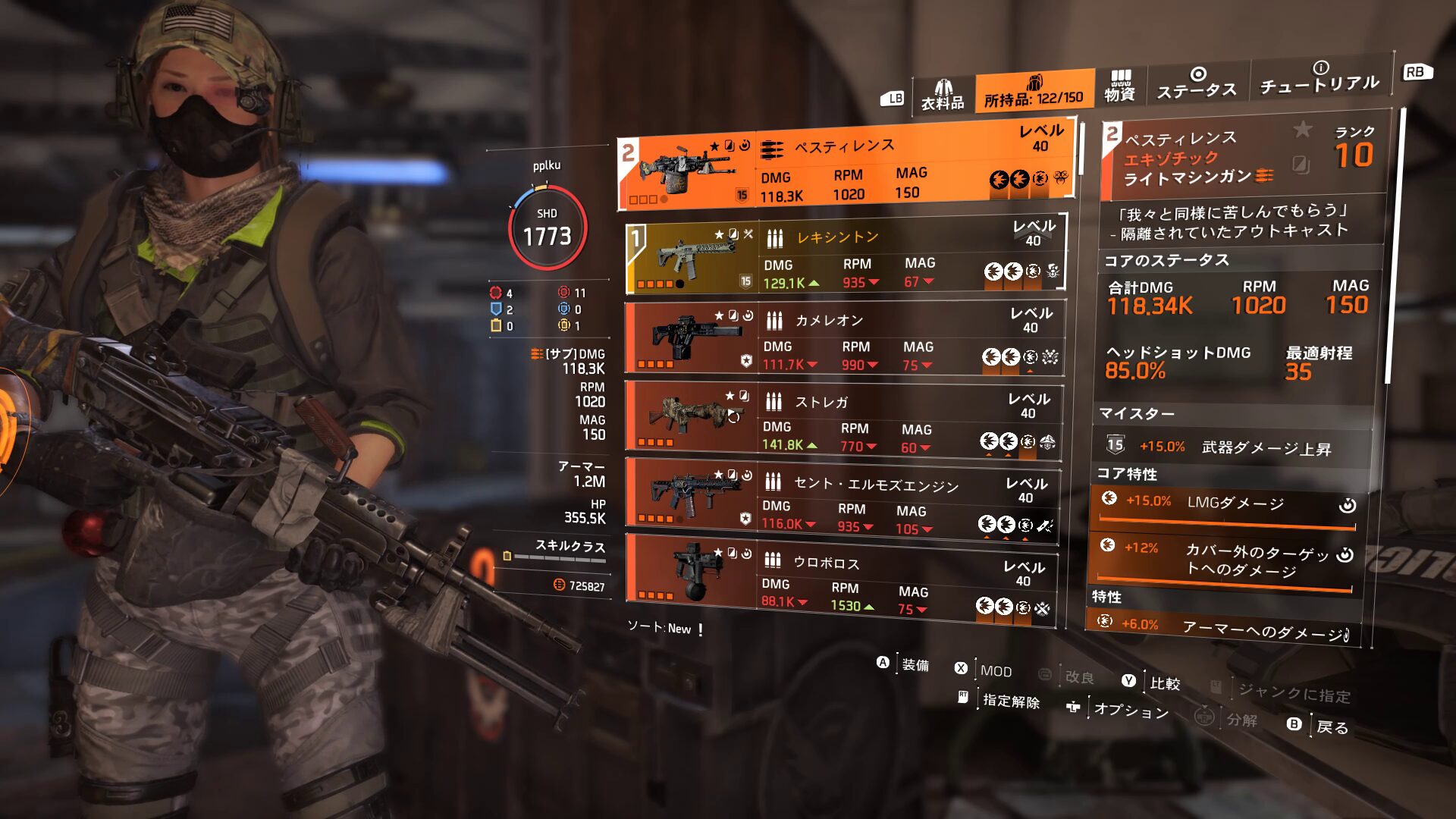Switch to the 衣料品 apparel tab
Image resolution: width=1456 pixels, height=819 pixels.
pyautogui.click(x=943, y=96)
